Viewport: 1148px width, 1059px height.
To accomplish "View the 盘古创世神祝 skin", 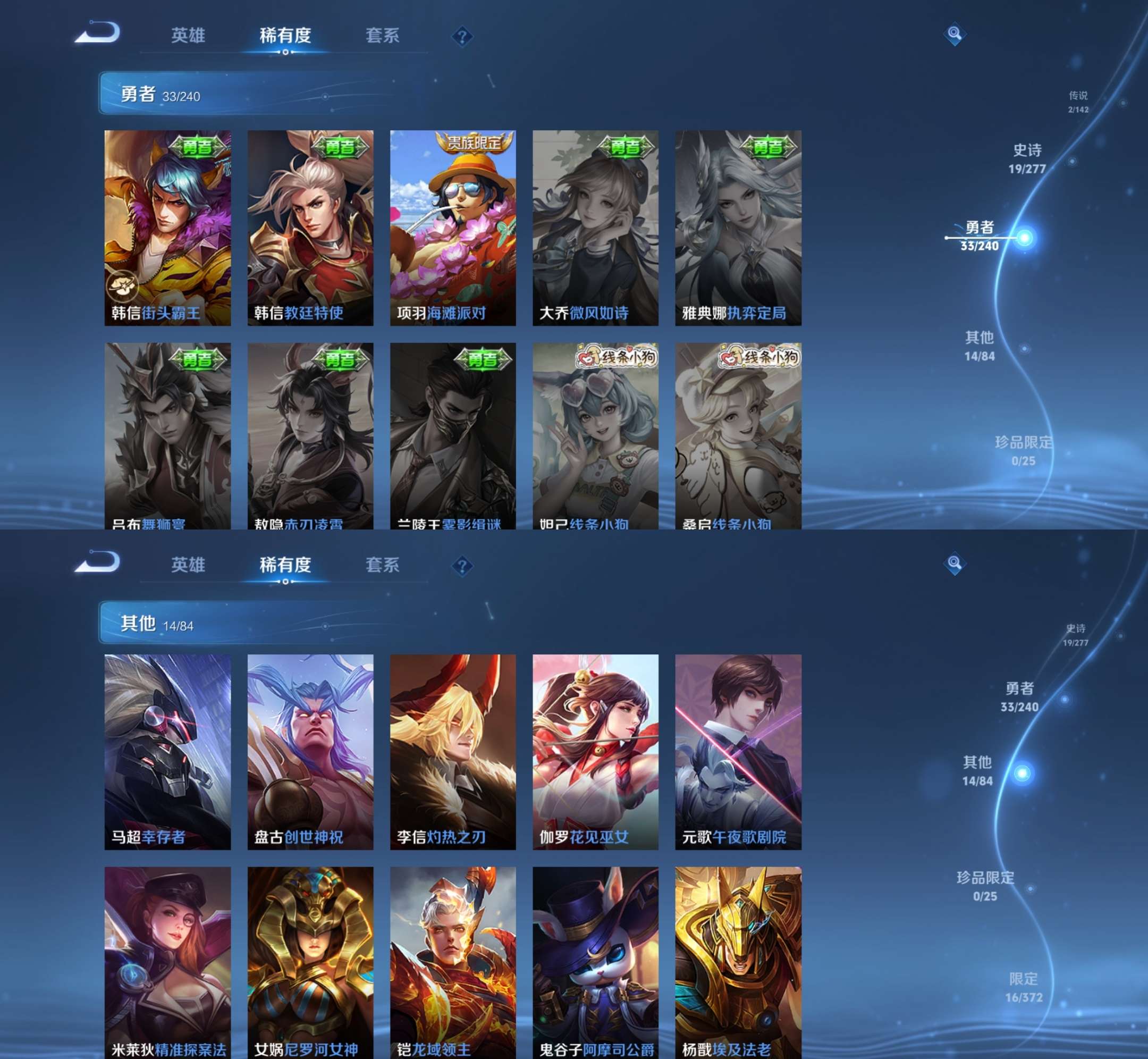I will point(310,751).
